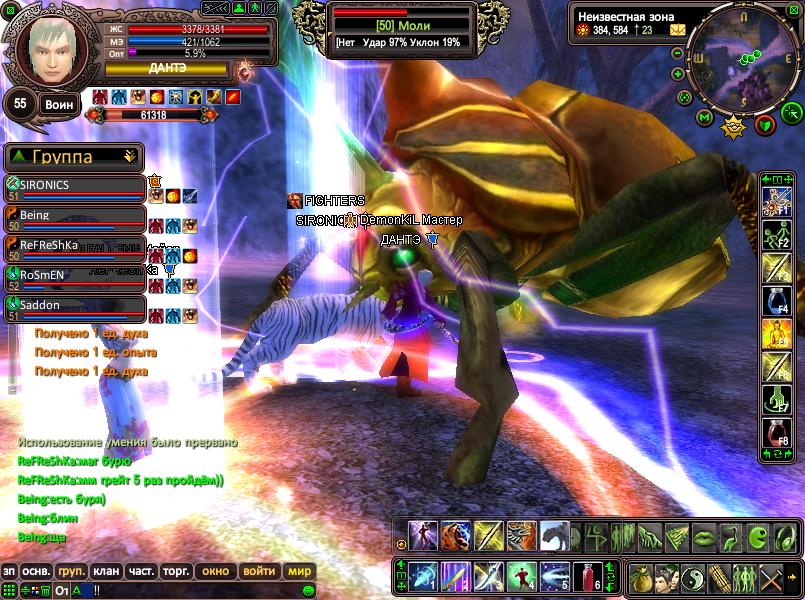Viewport: 805px width, 600px height.
Task: Expand the Группа group dropdown arrow
Action: pyautogui.click(x=130, y=157)
